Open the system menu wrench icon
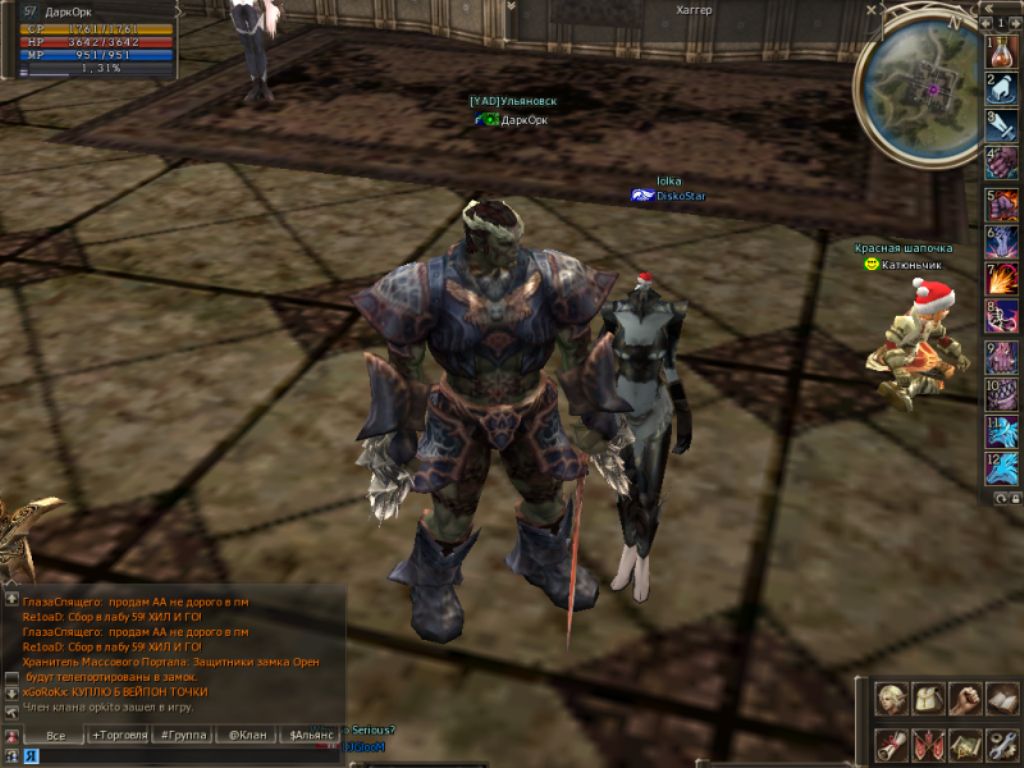Viewport: 1024px width, 768px height. point(1001,745)
